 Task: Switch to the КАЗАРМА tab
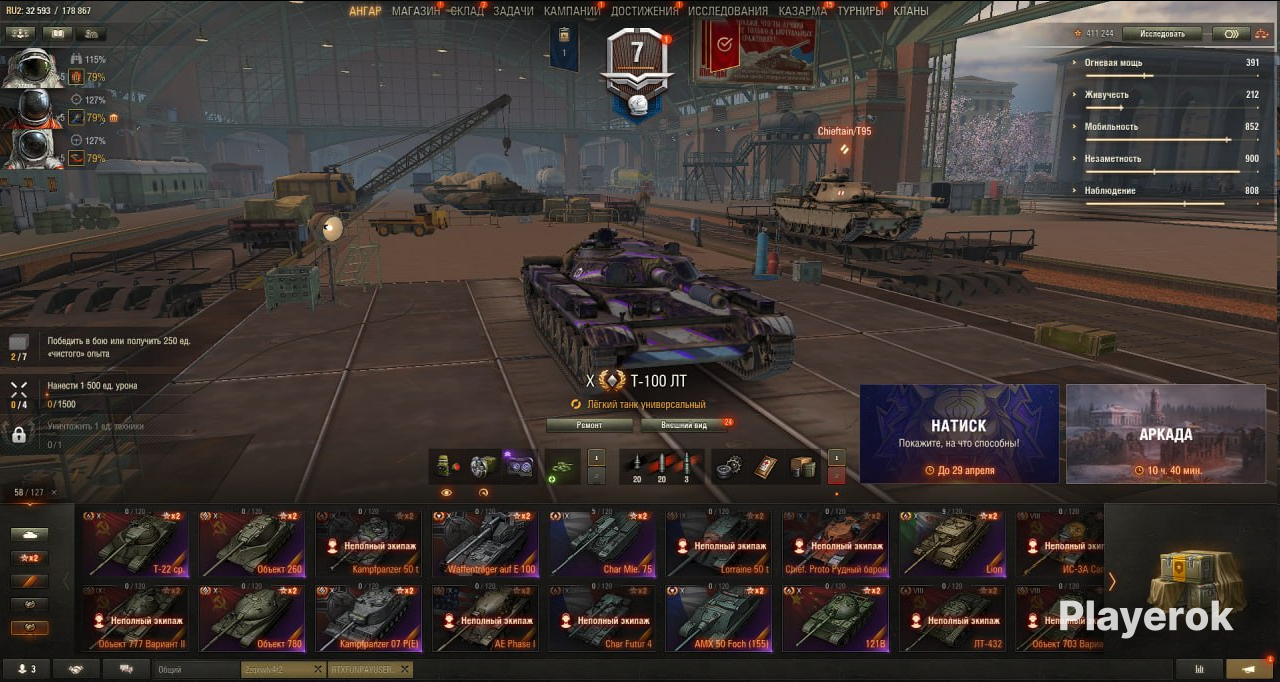[x=803, y=11]
